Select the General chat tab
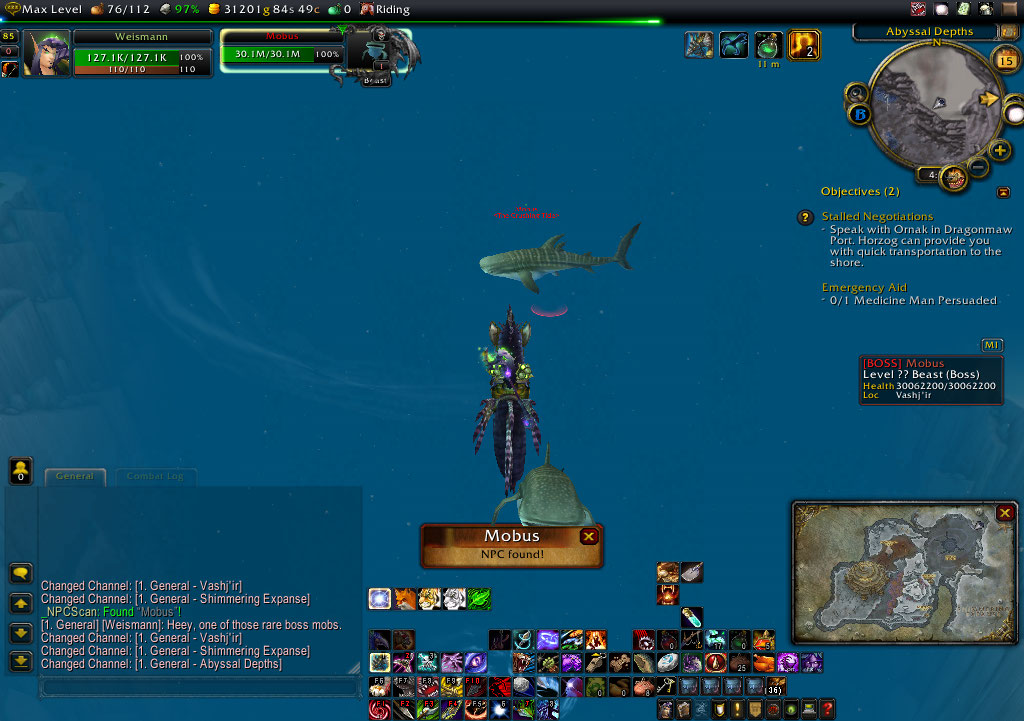 [x=75, y=477]
